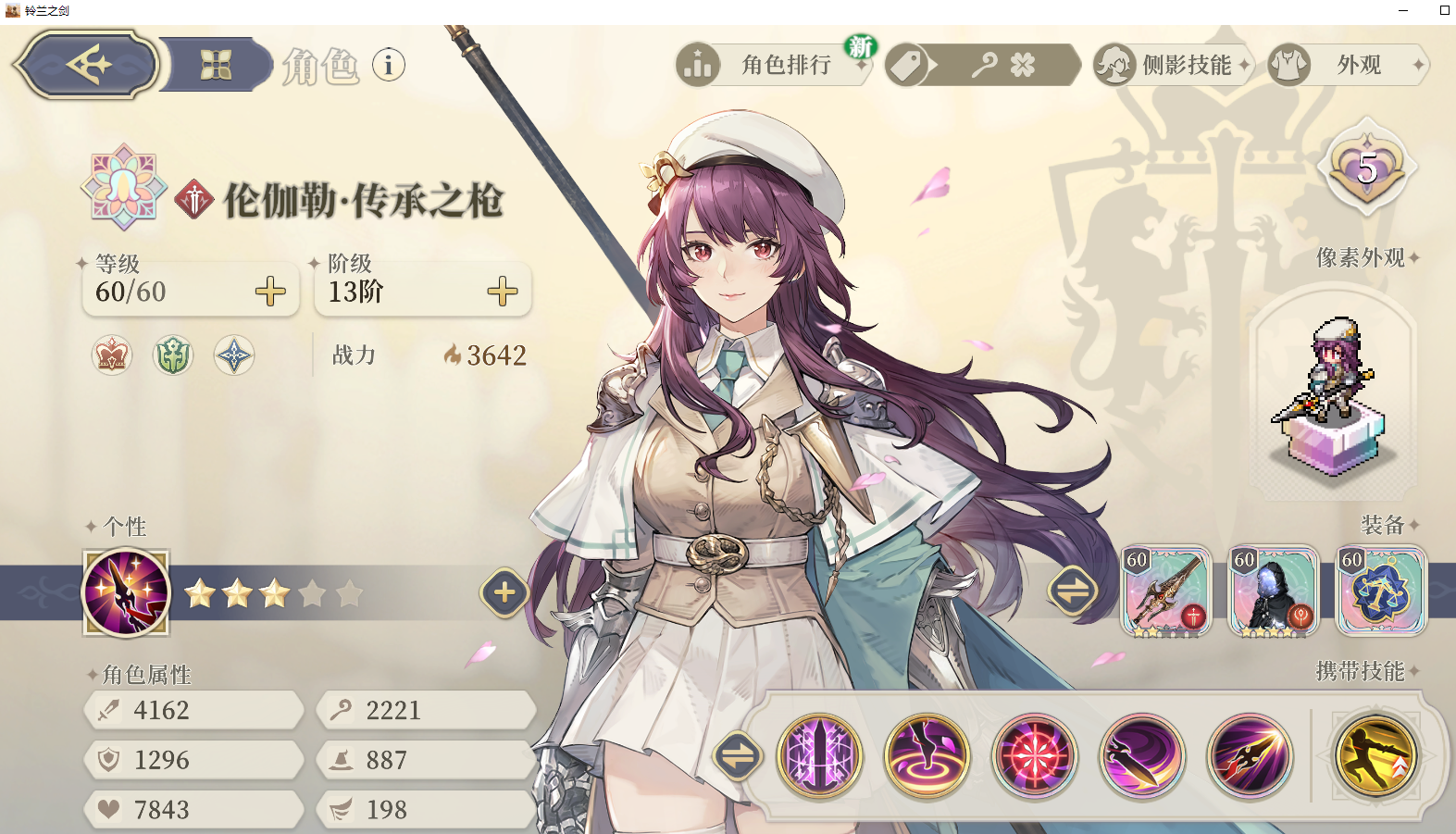1456x834 pixels.
Task: Click the crown emblem below the level display
Action: click(x=110, y=355)
